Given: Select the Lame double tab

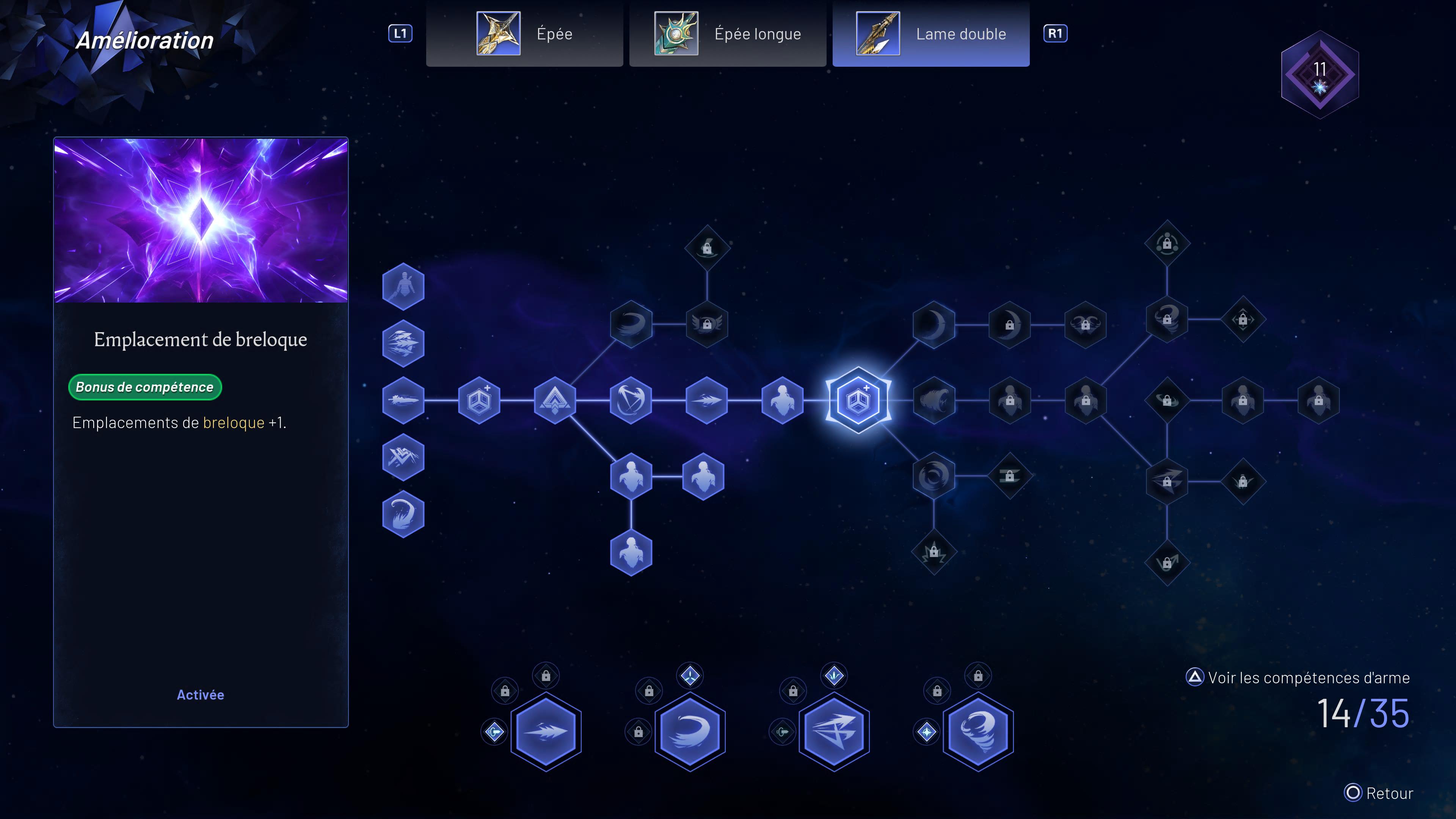Looking at the screenshot, I should click(x=930, y=34).
